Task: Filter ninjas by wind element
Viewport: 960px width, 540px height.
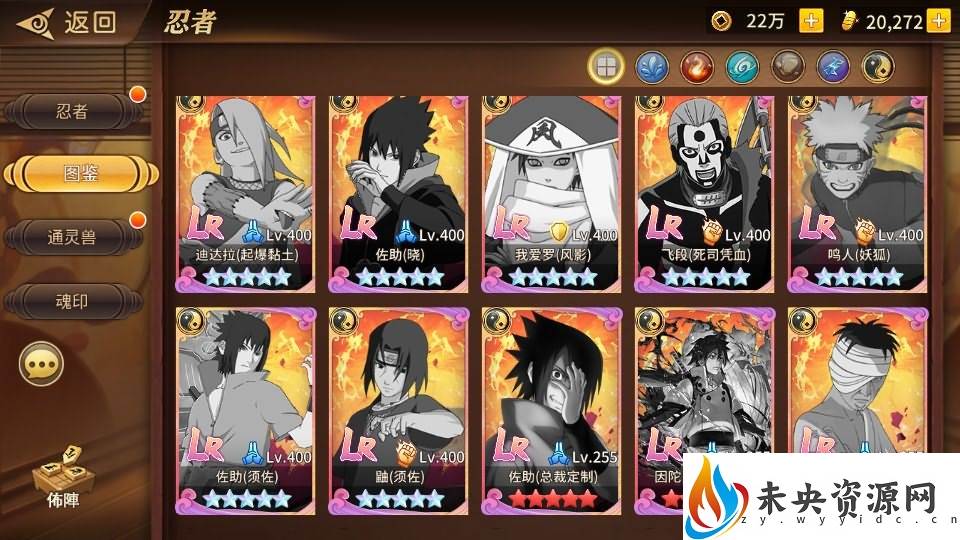Action: click(742, 67)
